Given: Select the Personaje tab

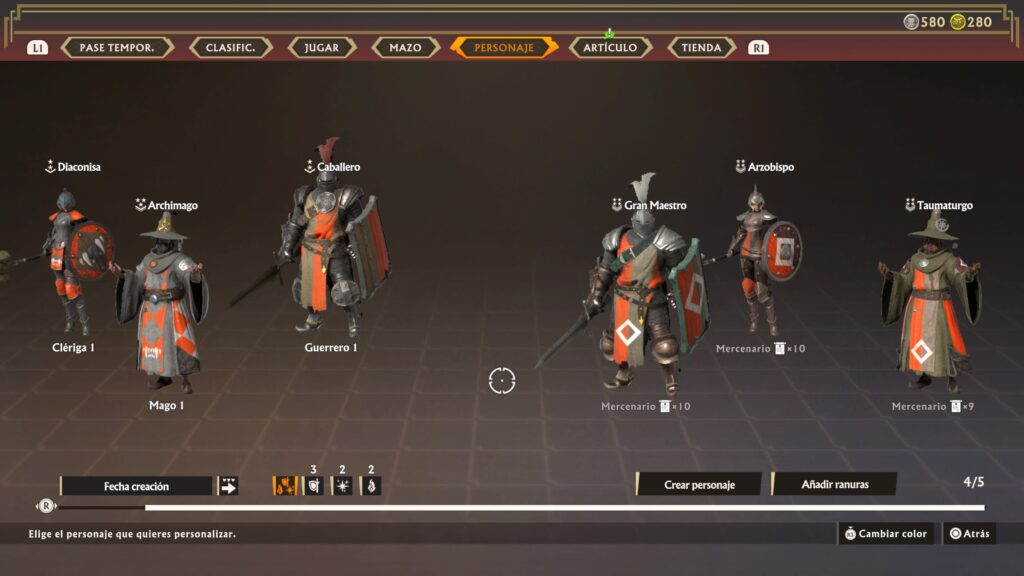Looking at the screenshot, I should (x=504, y=47).
